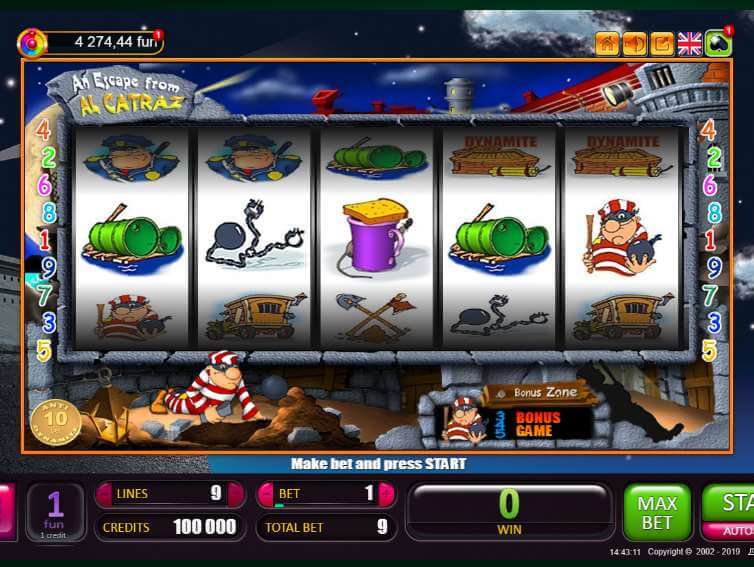Increase the number of lines
Image resolution: width=754 pixels, height=567 pixels.
pos(236,494)
